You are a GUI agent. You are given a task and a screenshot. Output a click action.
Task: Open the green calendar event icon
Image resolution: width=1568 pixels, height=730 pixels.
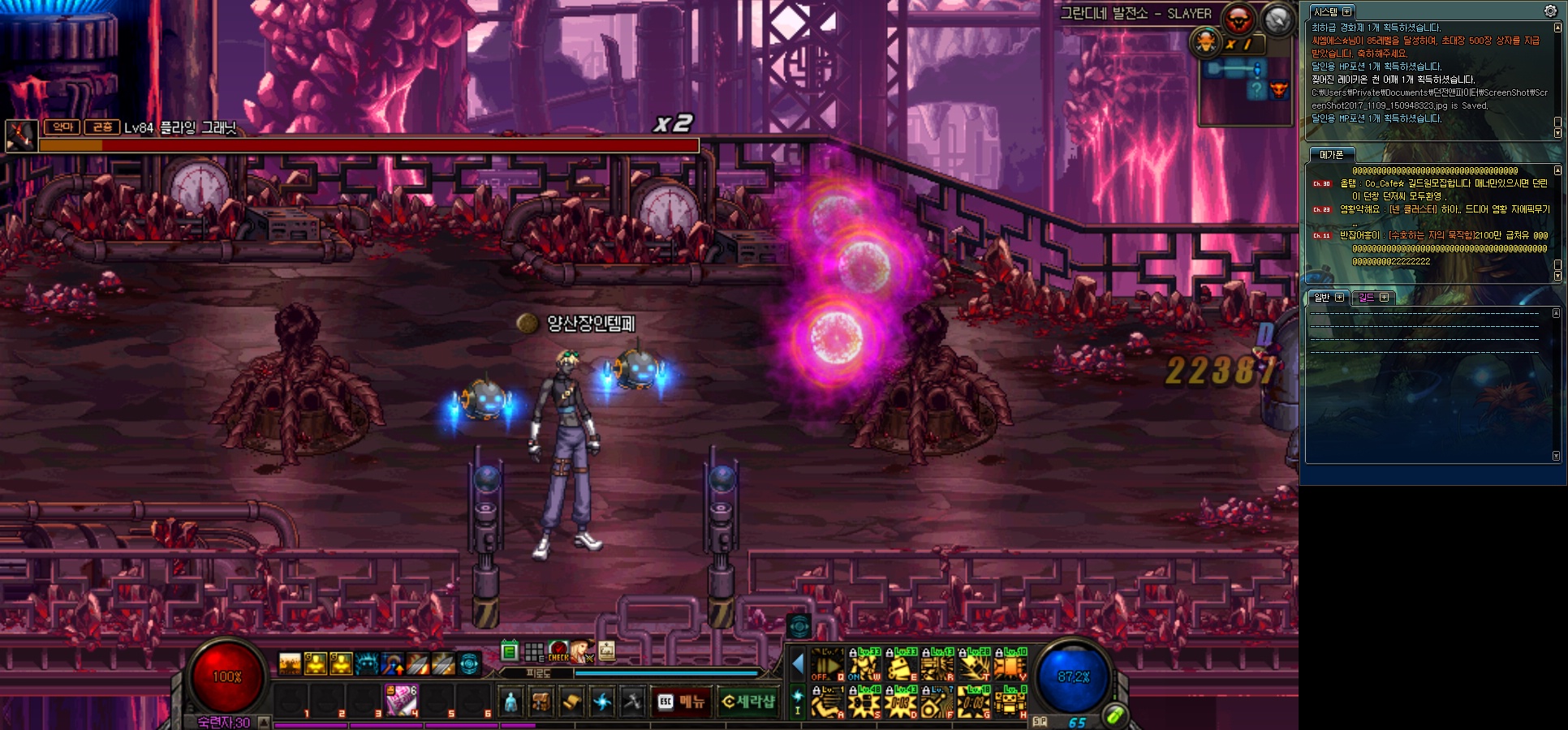point(510,651)
